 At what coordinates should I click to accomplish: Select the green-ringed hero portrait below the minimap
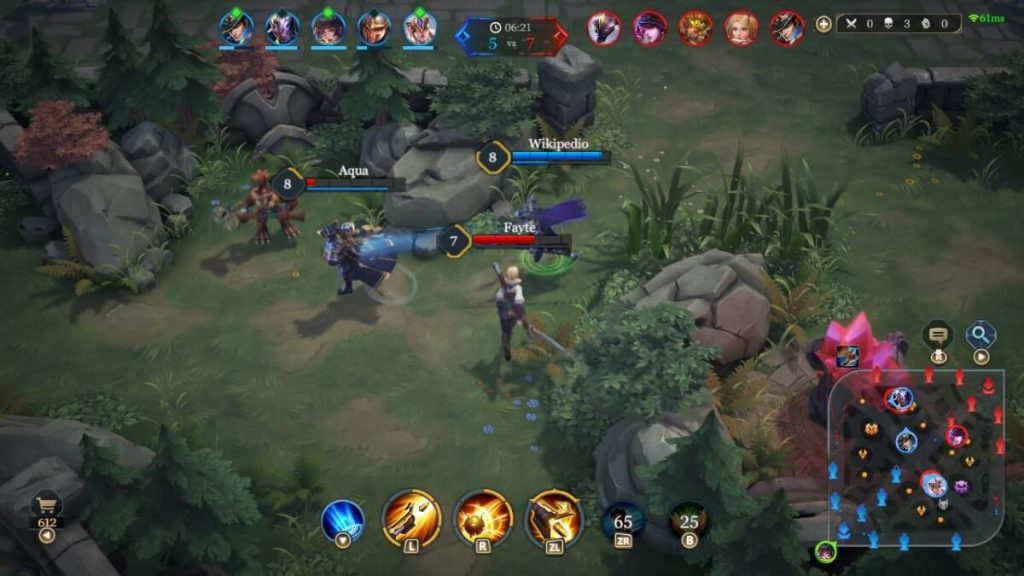pos(824,551)
